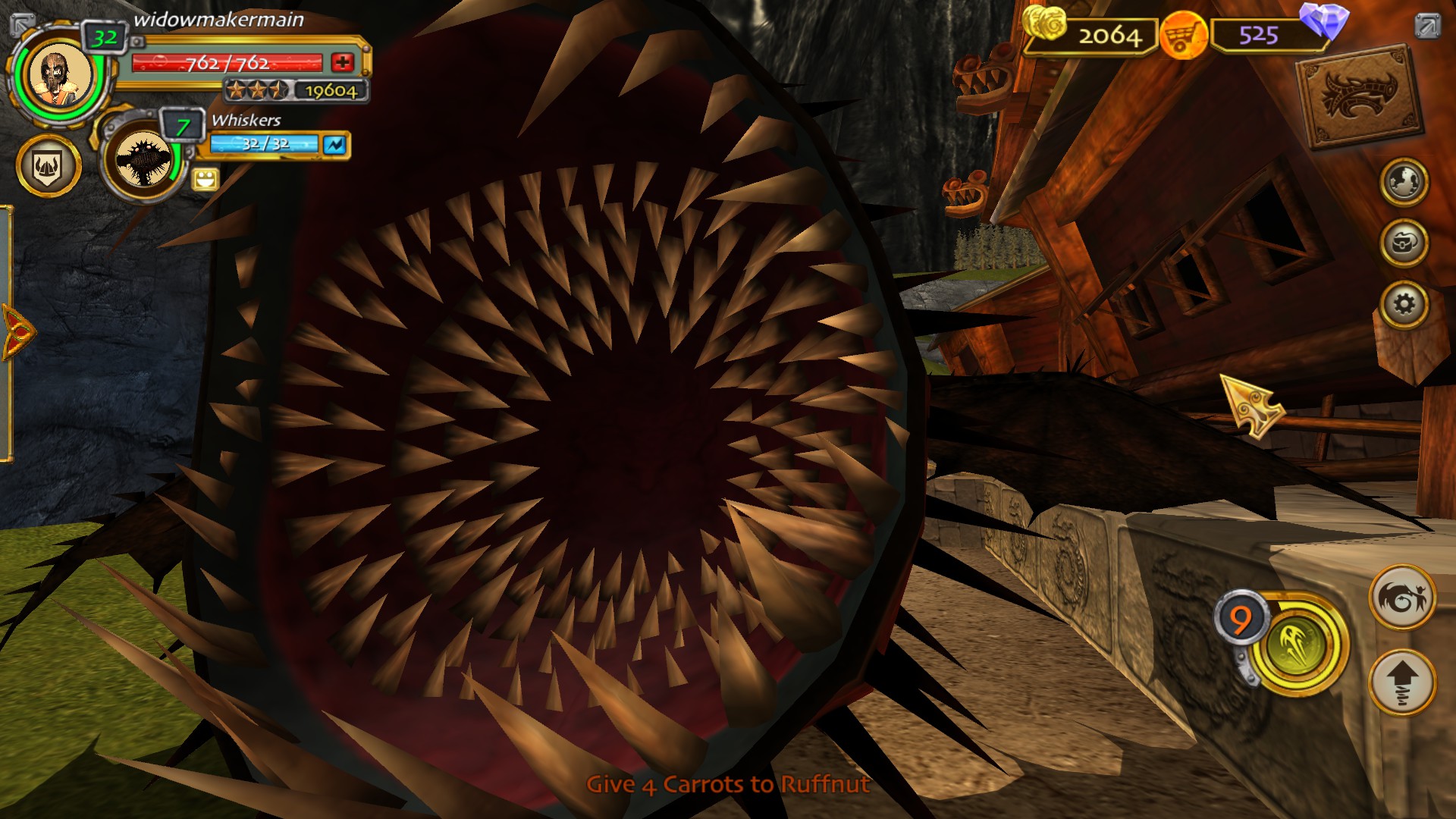Open the world map

click(x=1407, y=182)
